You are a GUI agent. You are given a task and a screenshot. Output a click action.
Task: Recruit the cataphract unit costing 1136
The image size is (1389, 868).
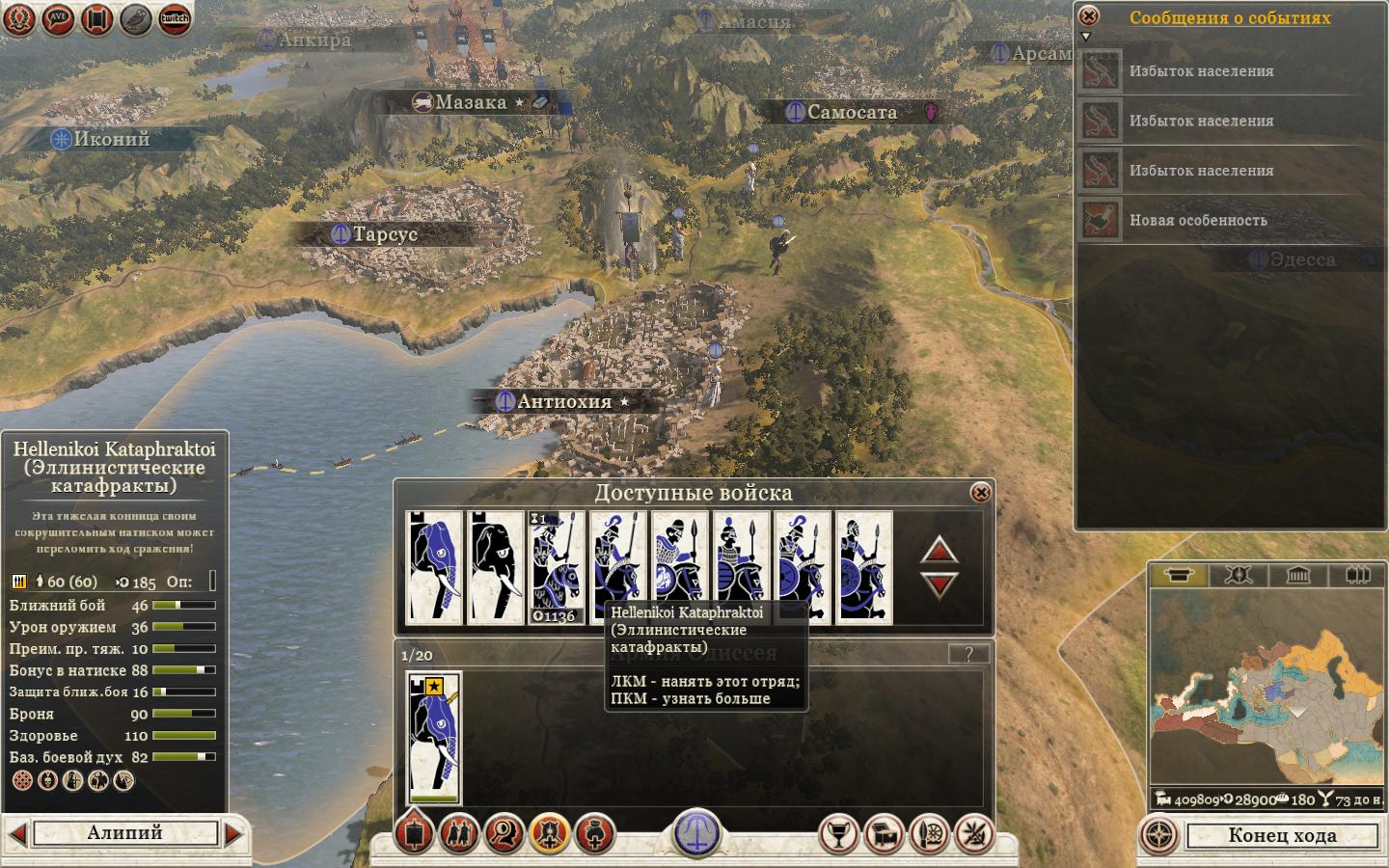coord(558,567)
